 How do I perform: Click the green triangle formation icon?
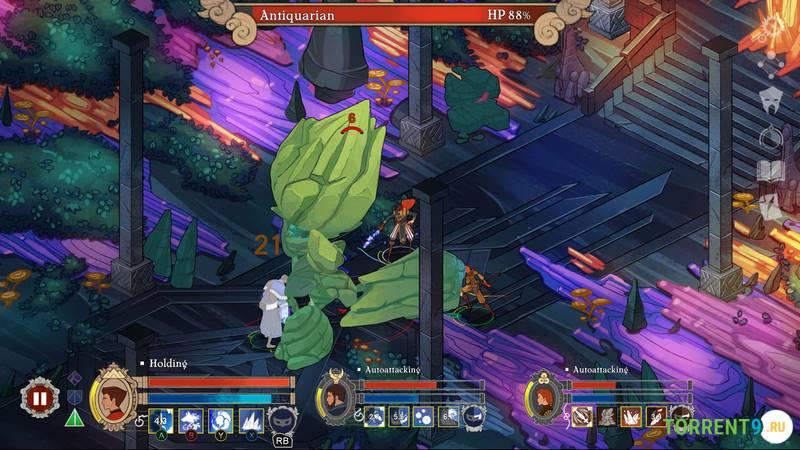74,417
